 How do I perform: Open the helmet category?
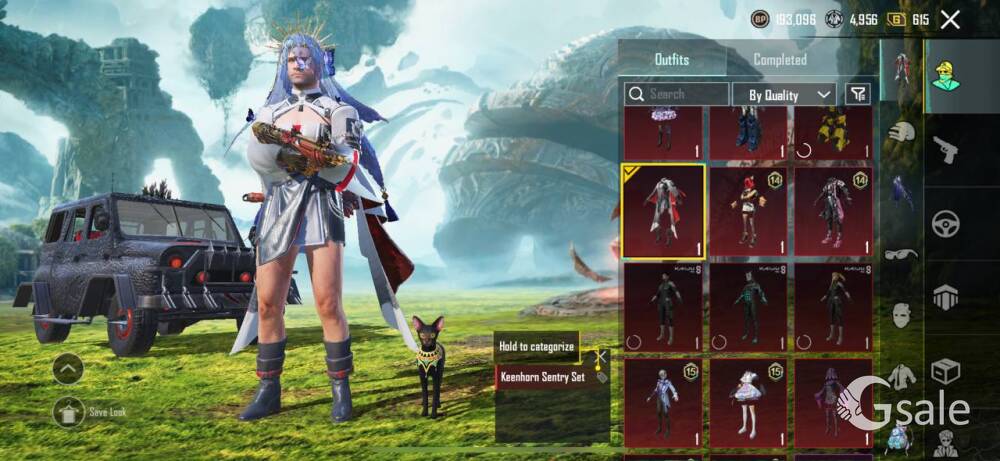click(902, 131)
